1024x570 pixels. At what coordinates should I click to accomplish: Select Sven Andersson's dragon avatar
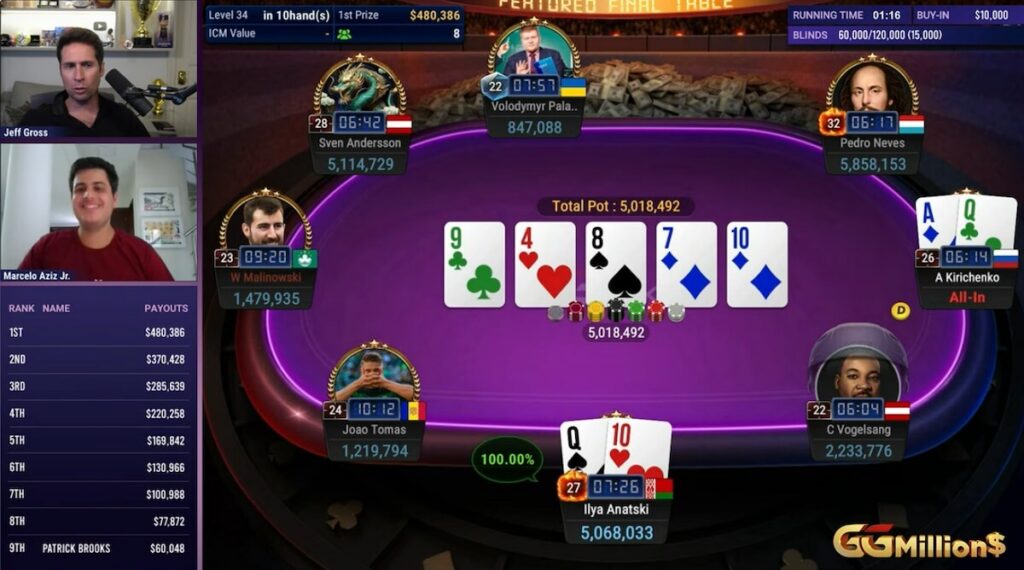(360, 88)
